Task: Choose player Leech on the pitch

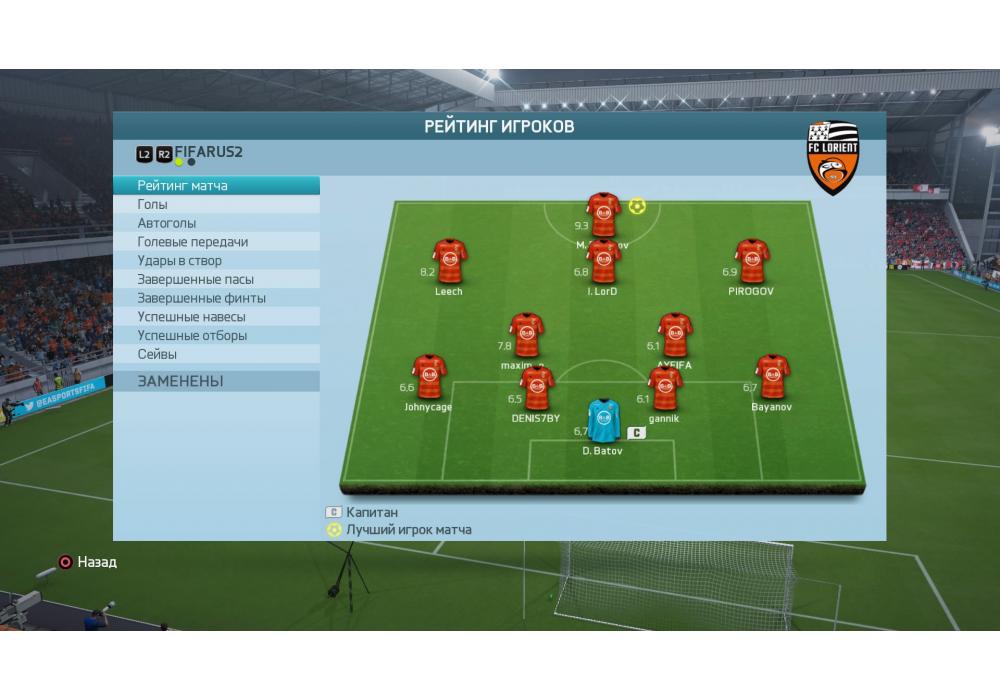Action: tap(449, 262)
